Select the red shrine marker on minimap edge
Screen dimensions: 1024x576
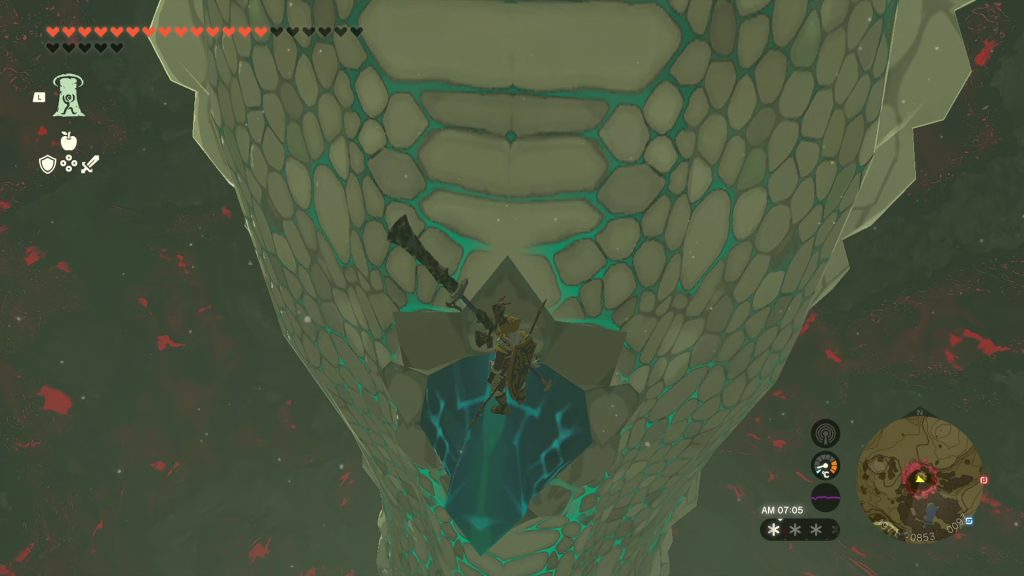[984, 480]
